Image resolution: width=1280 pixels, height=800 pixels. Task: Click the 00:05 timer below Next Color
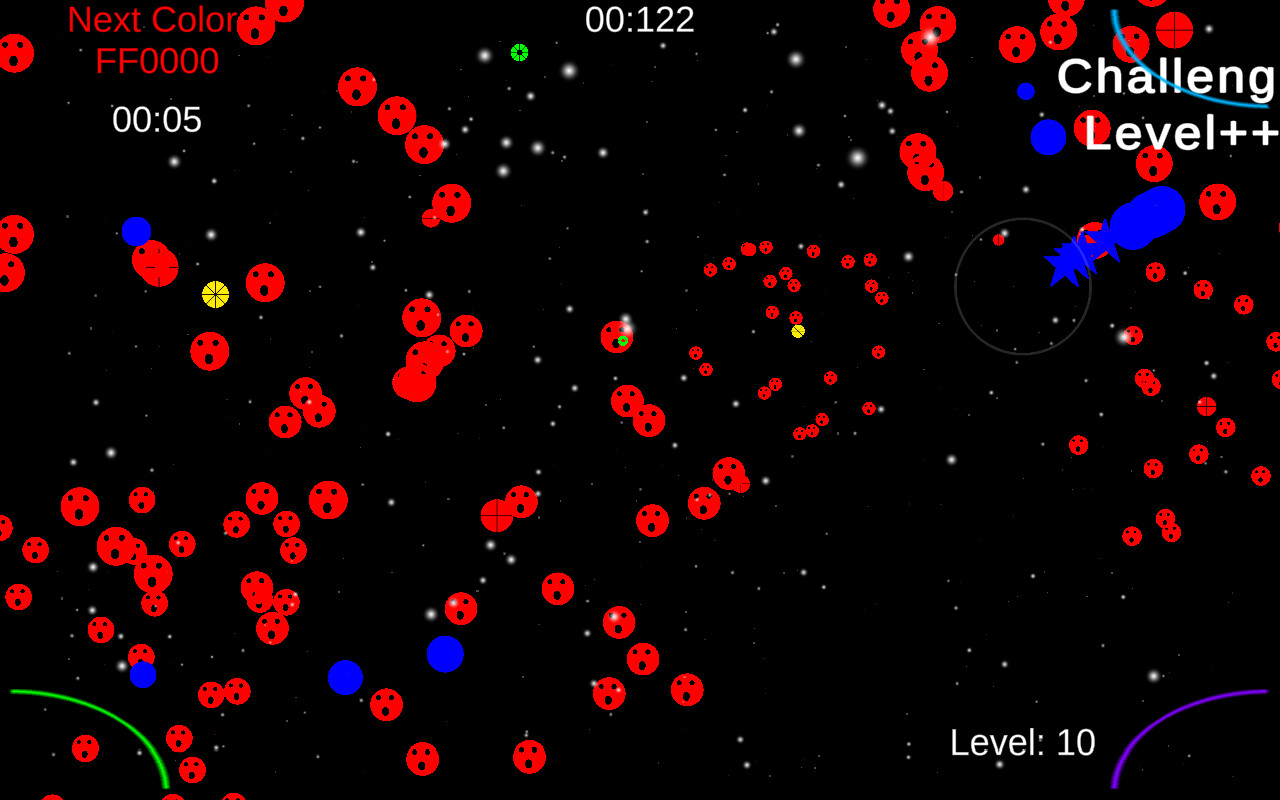pos(155,120)
